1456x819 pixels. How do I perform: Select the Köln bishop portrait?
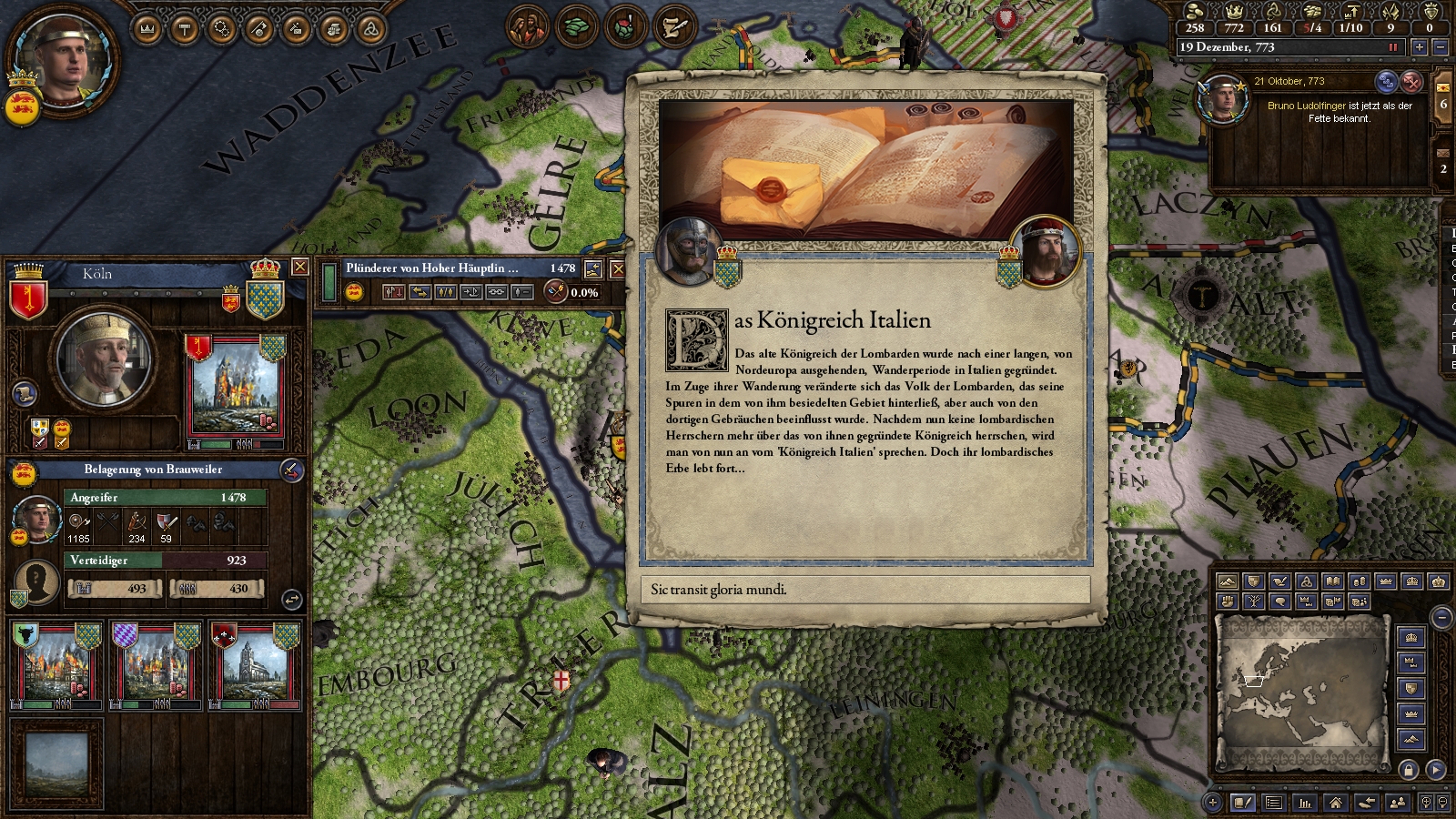coord(103,358)
